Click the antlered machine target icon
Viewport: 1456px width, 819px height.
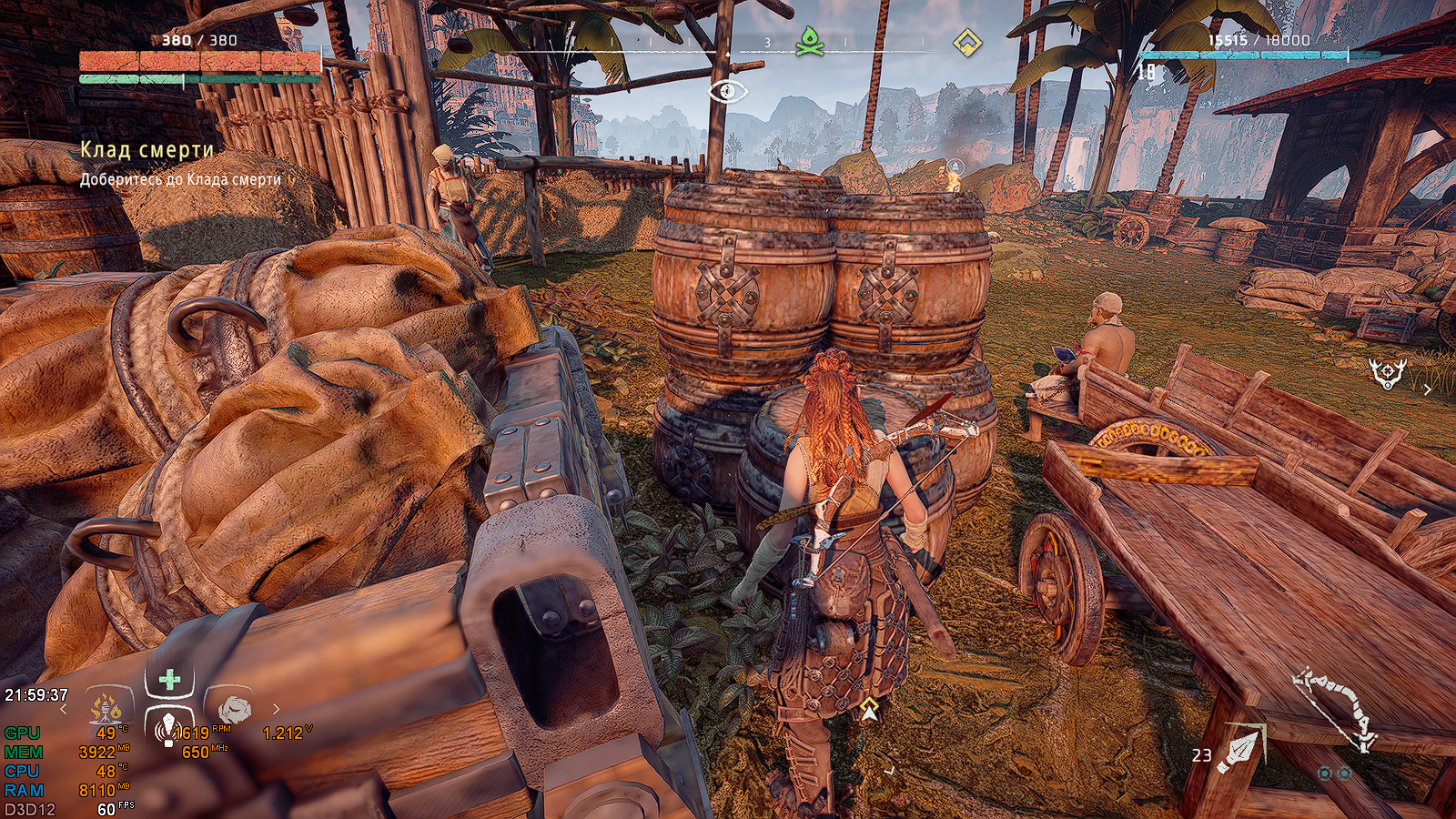click(x=1388, y=371)
